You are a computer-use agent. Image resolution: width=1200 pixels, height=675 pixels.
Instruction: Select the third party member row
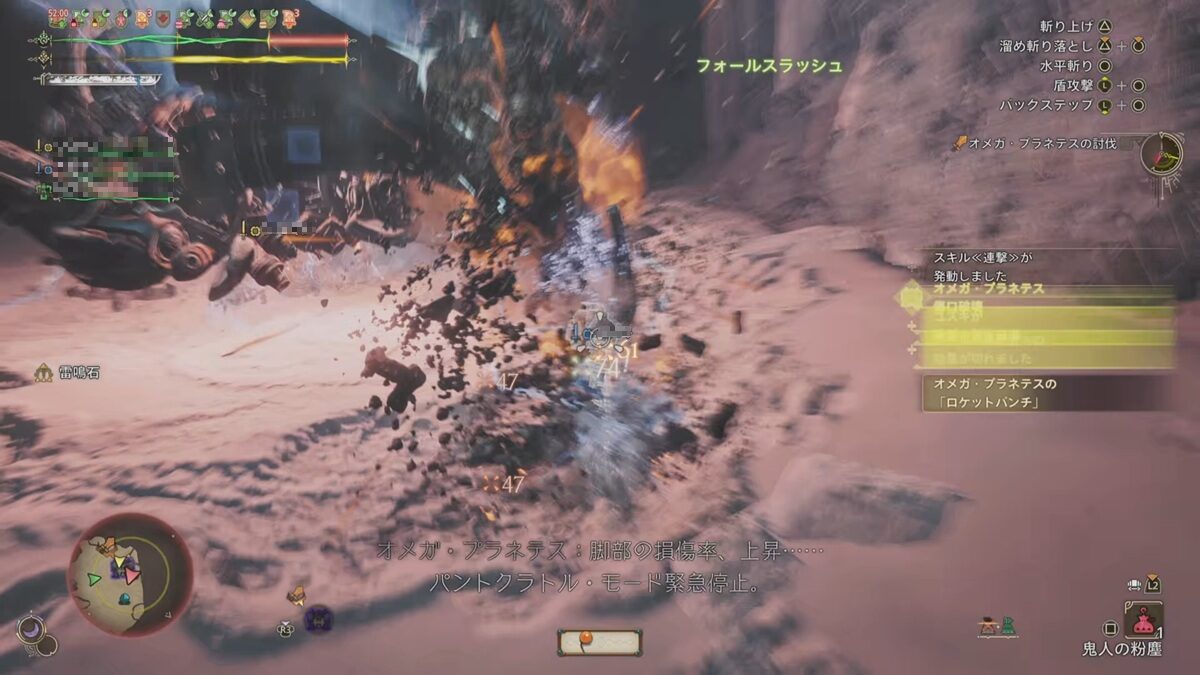pos(110,189)
